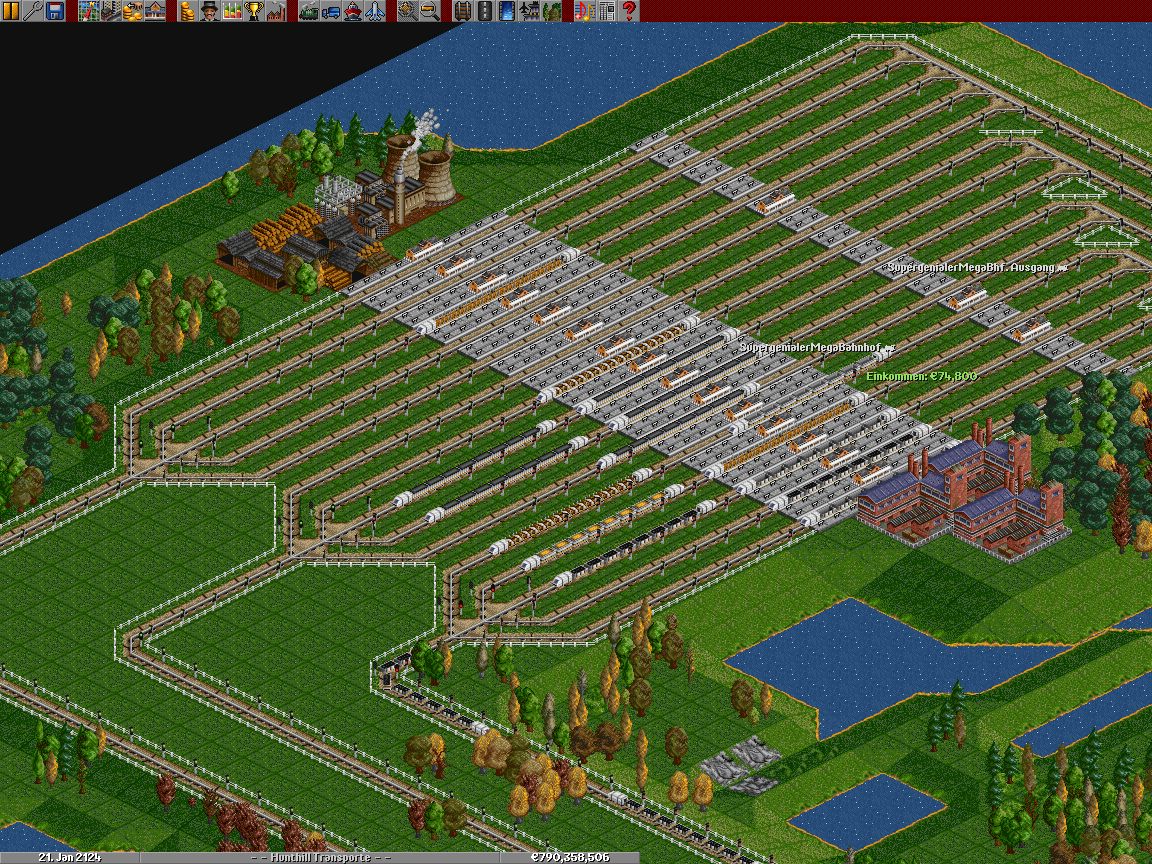Show company info via the manager face icon
This screenshot has height=864, width=1152.
coord(209,11)
